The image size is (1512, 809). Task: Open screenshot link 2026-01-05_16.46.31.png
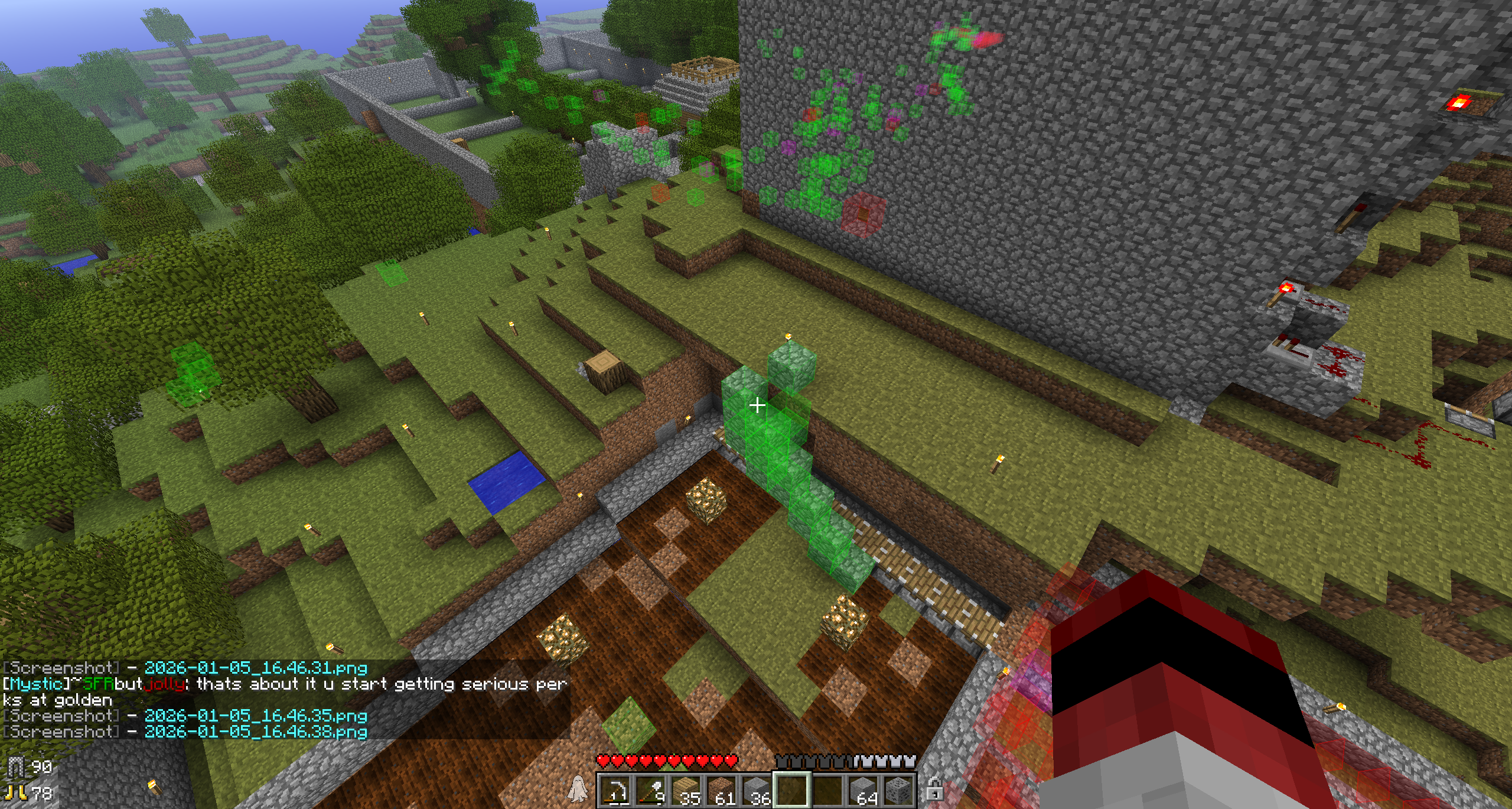pyautogui.click(x=256, y=668)
